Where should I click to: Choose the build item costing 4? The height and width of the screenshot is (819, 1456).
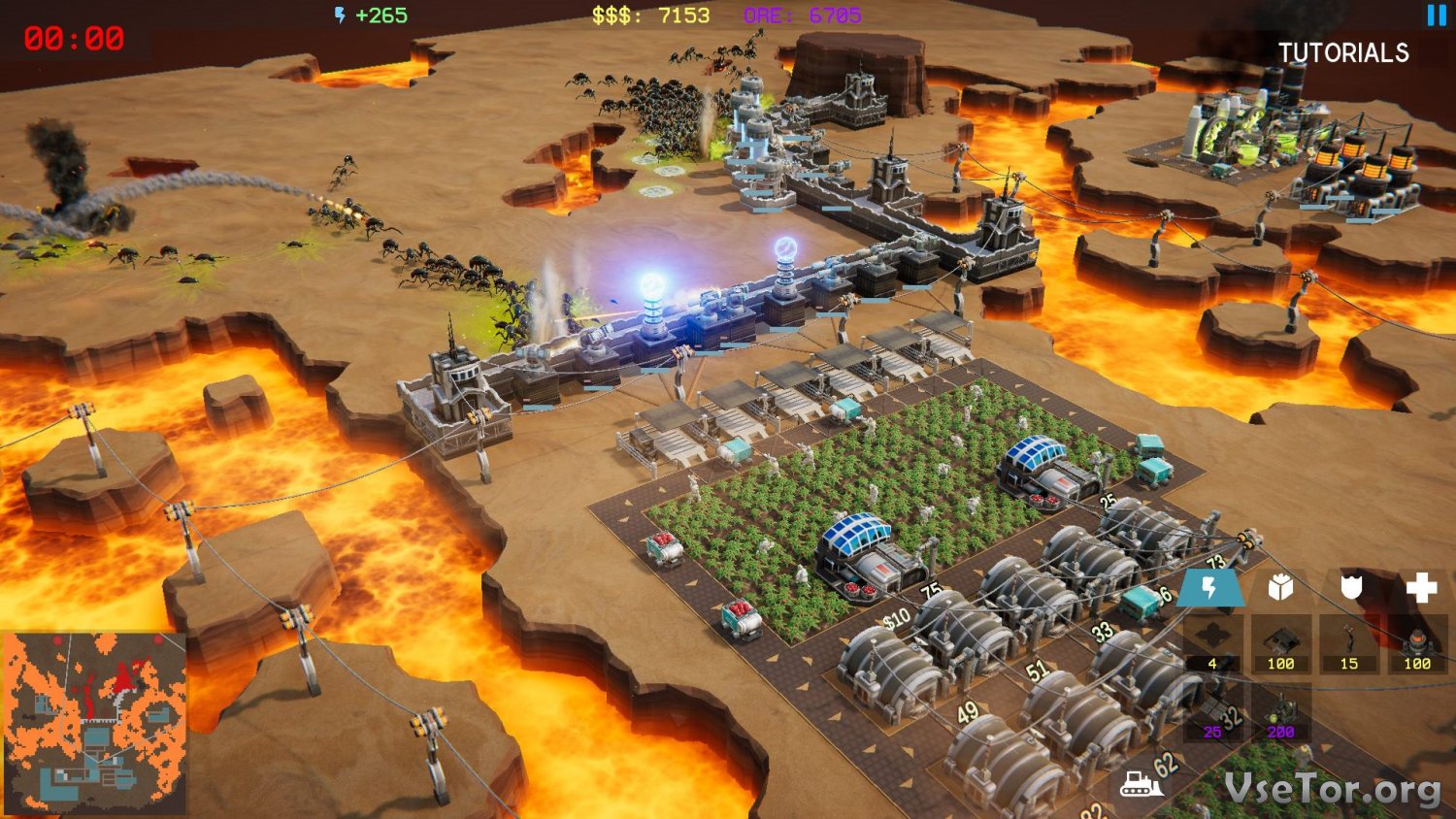click(x=1212, y=643)
